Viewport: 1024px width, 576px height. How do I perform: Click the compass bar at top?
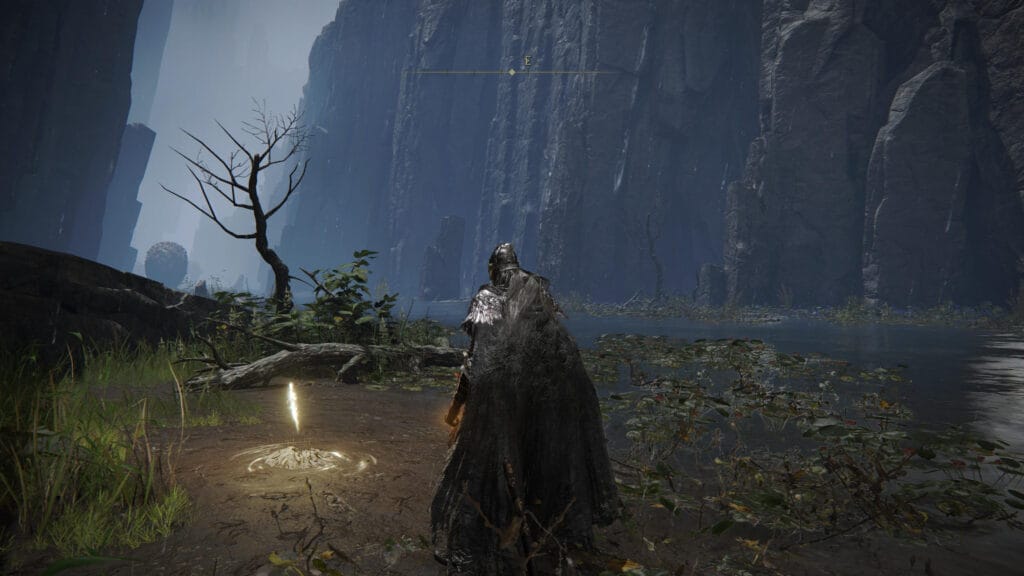point(512,72)
